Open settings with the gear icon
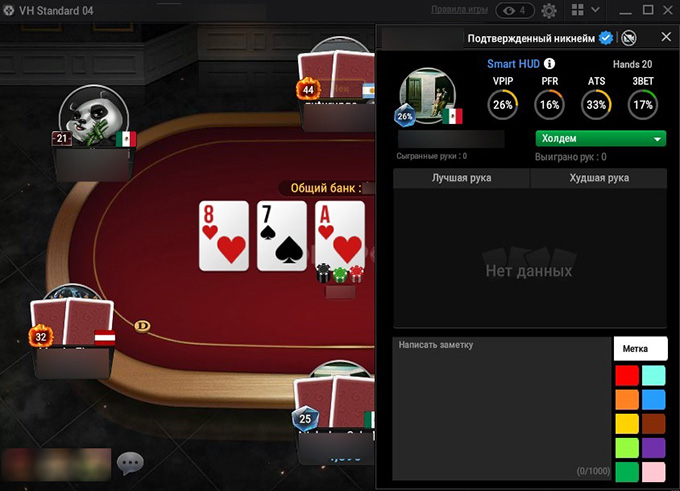The width and height of the screenshot is (680, 491). click(549, 11)
